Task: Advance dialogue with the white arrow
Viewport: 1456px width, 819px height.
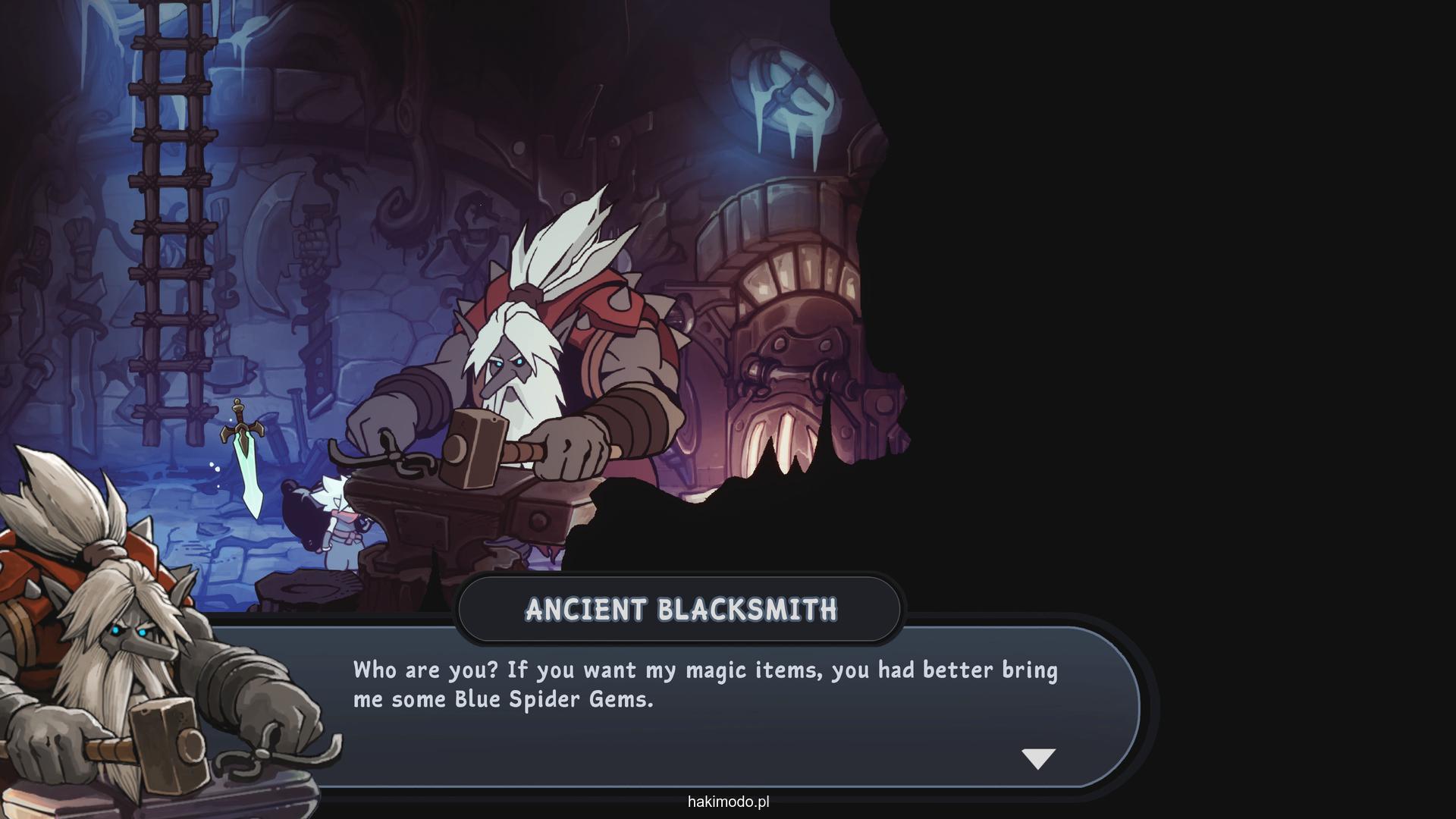Action: click(1038, 758)
